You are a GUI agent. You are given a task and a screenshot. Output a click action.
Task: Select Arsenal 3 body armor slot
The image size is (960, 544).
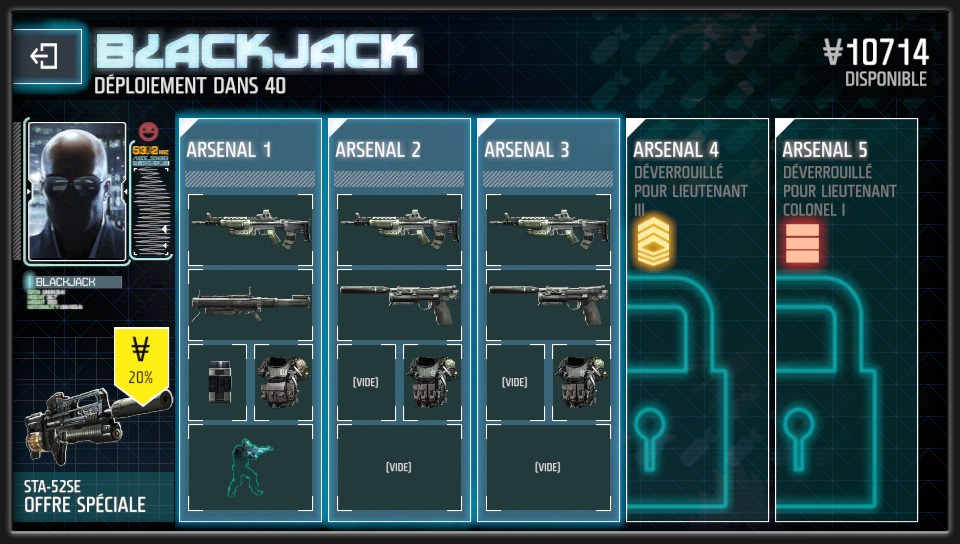click(x=581, y=382)
